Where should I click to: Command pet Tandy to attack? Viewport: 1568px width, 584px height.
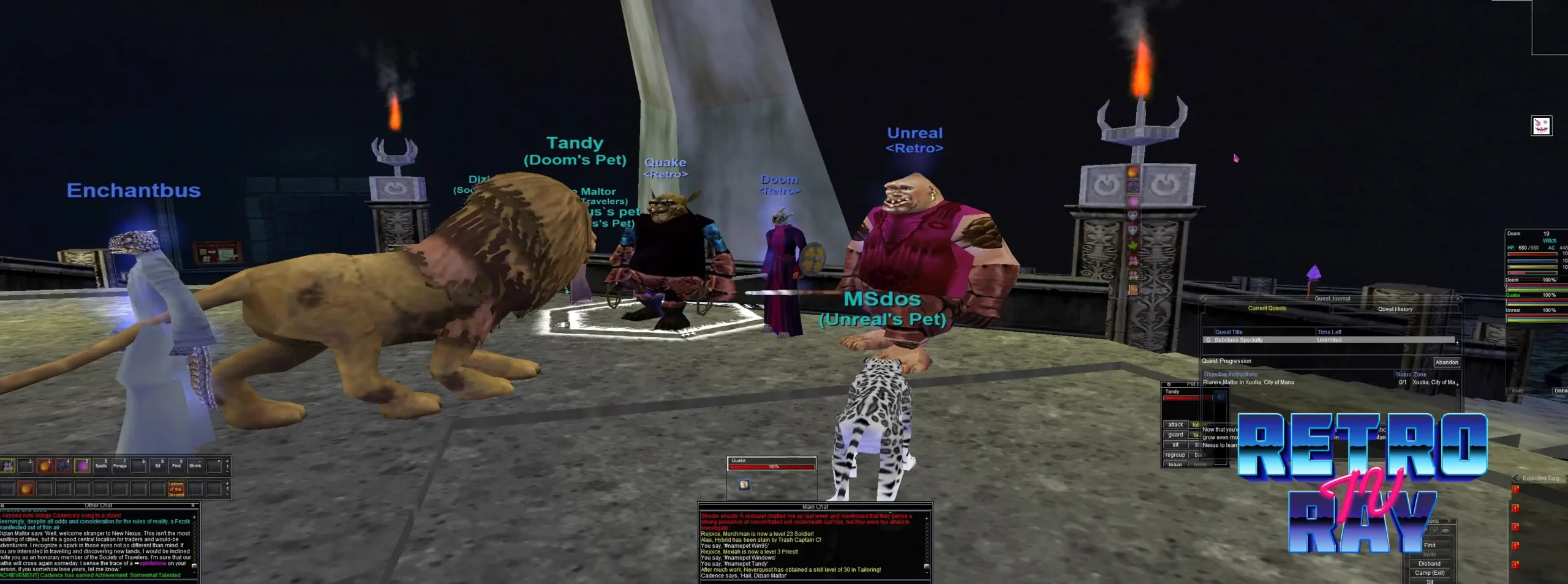point(1175,425)
